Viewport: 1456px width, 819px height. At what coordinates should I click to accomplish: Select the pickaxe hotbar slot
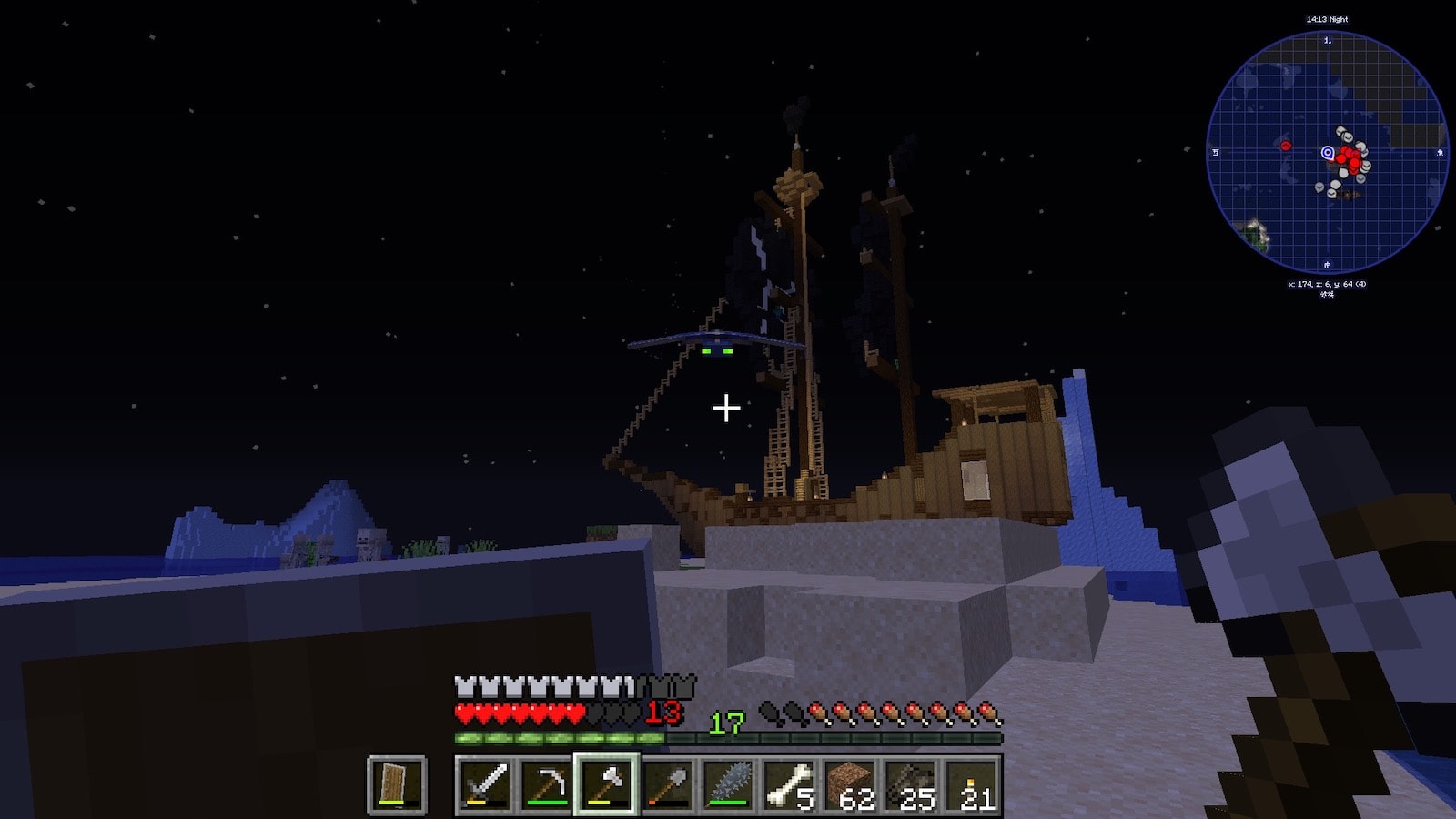click(546, 784)
